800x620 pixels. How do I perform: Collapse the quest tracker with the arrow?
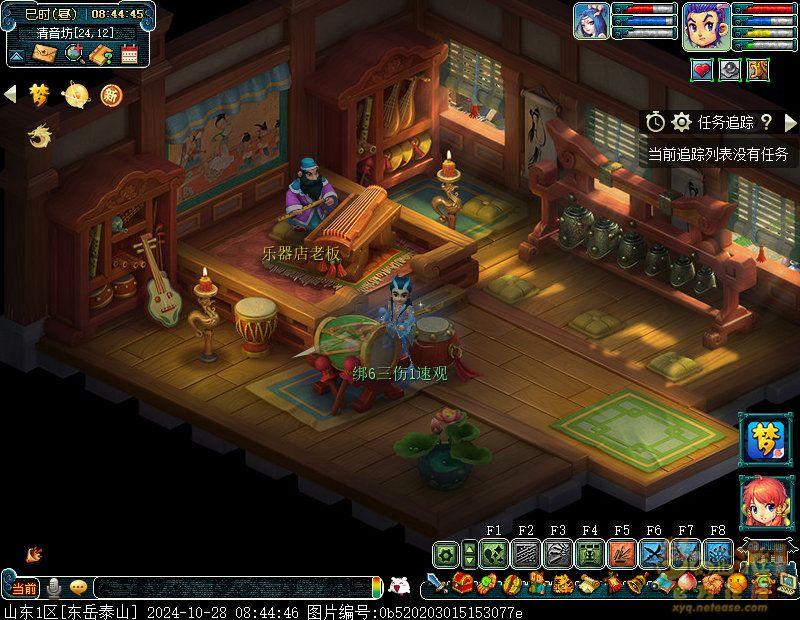coord(790,122)
